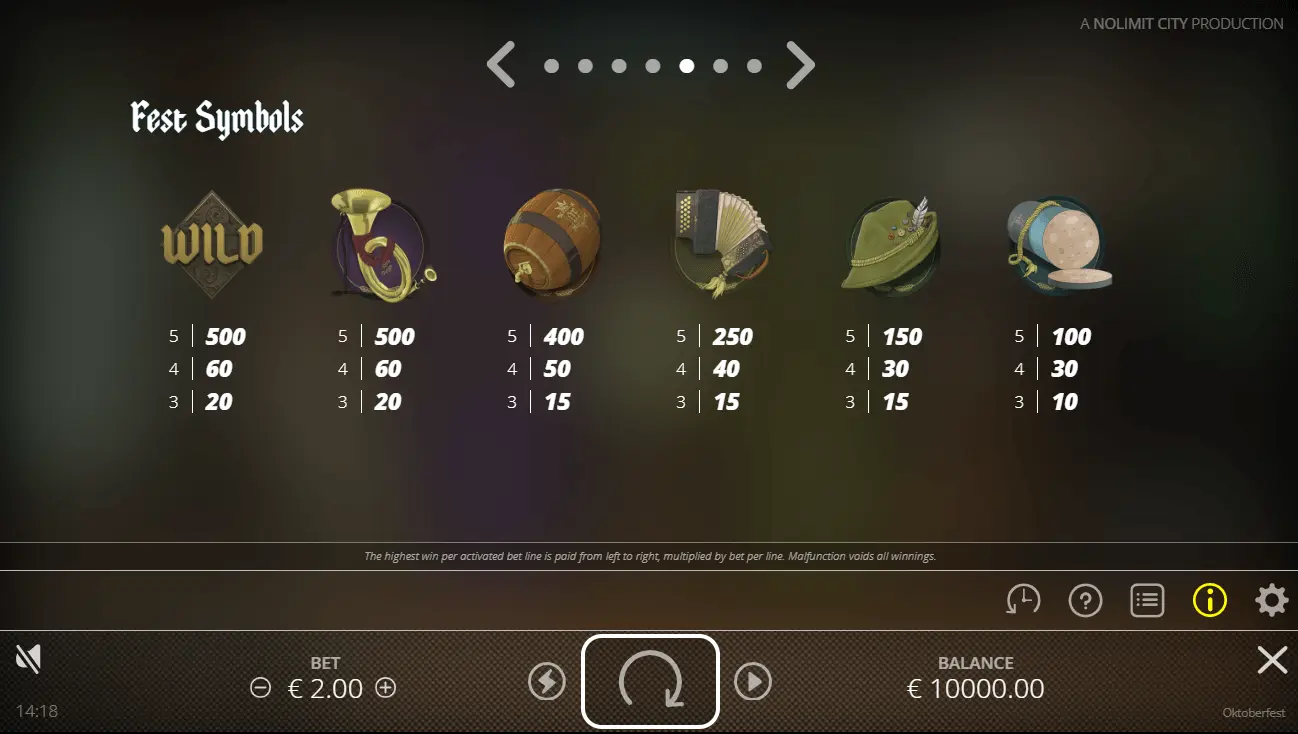Increase the bet amount
Screen dimensions: 1298x734
pos(385,688)
